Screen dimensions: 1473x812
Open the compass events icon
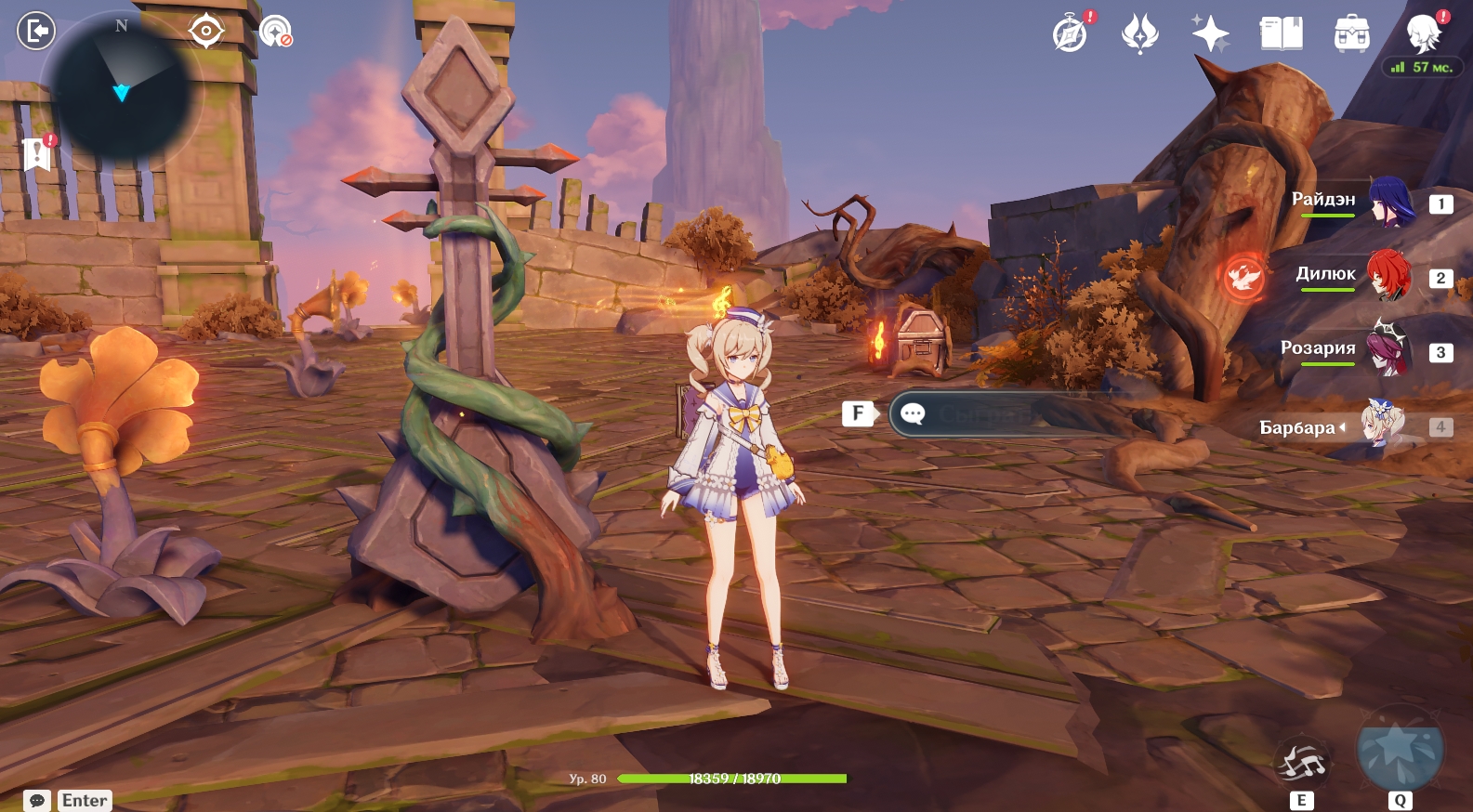[x=1071, y=33]
